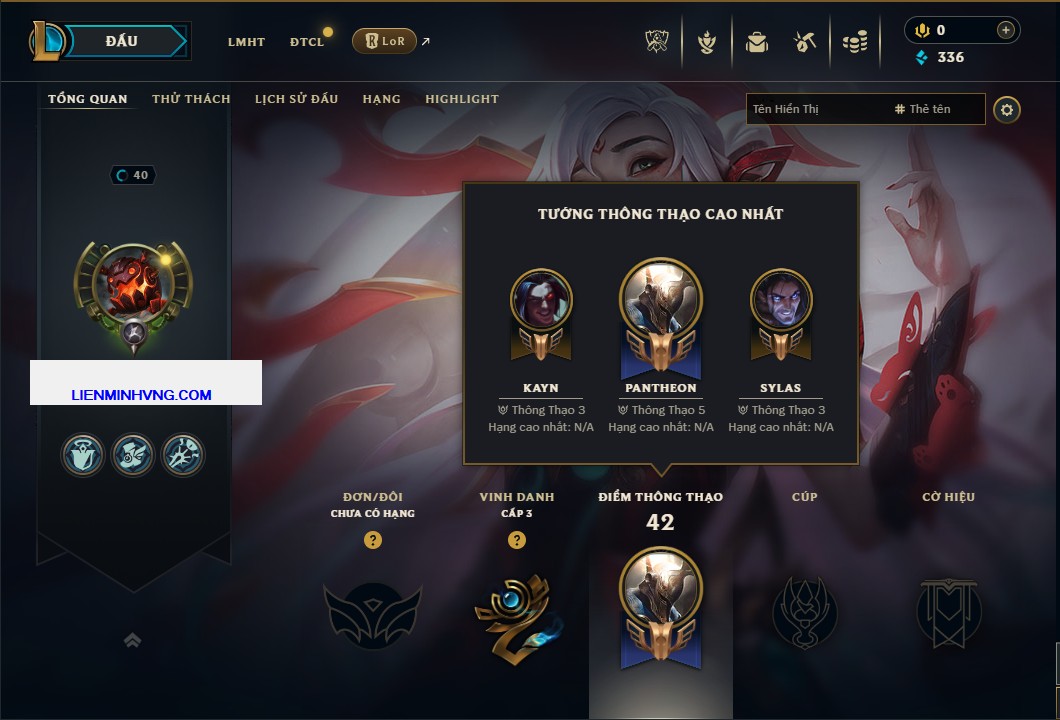View the HIGHLIGHT tab

point(461,99)
